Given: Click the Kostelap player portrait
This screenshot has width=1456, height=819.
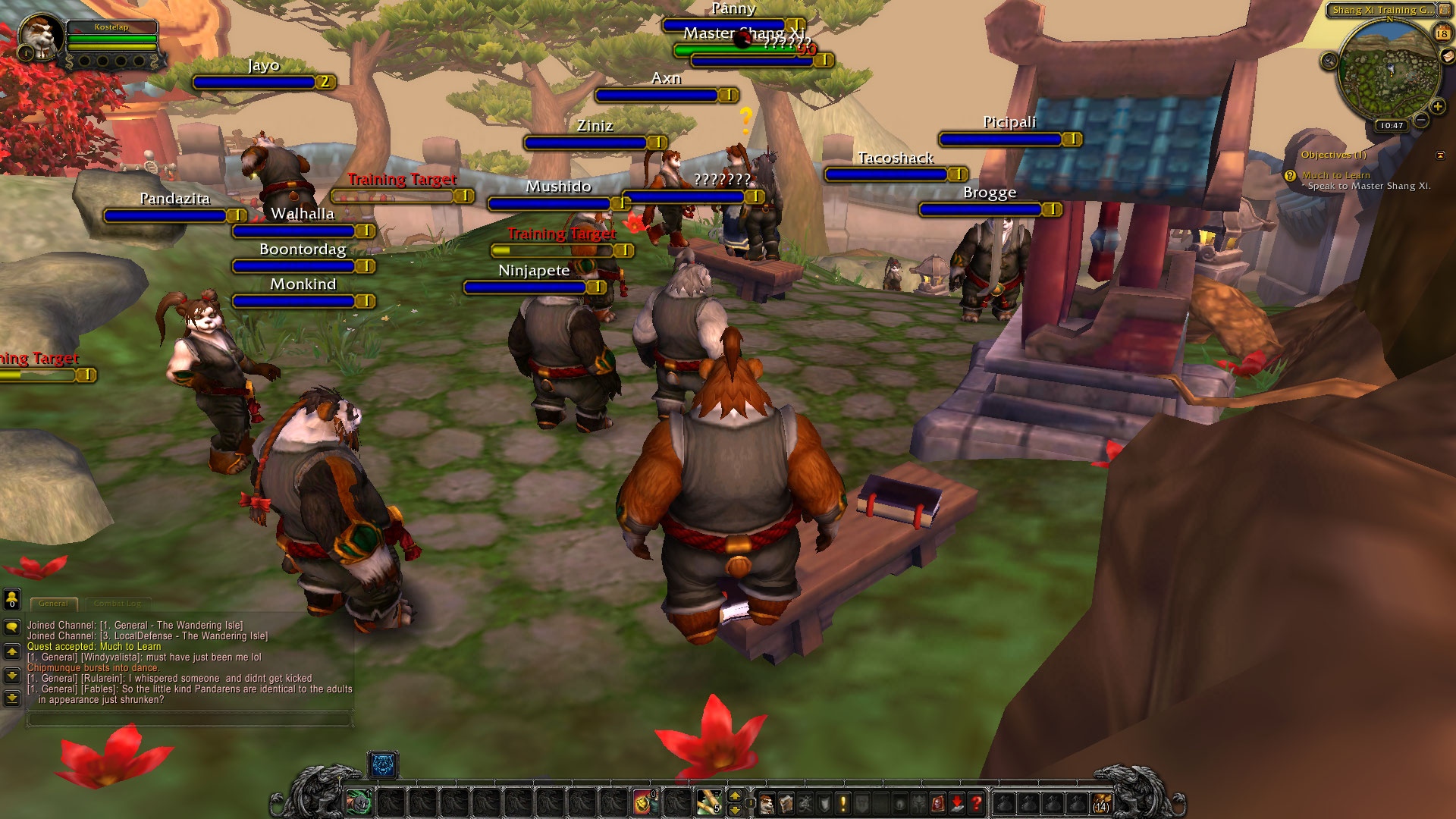Looking at the screenshot, I should coord(39,35).
